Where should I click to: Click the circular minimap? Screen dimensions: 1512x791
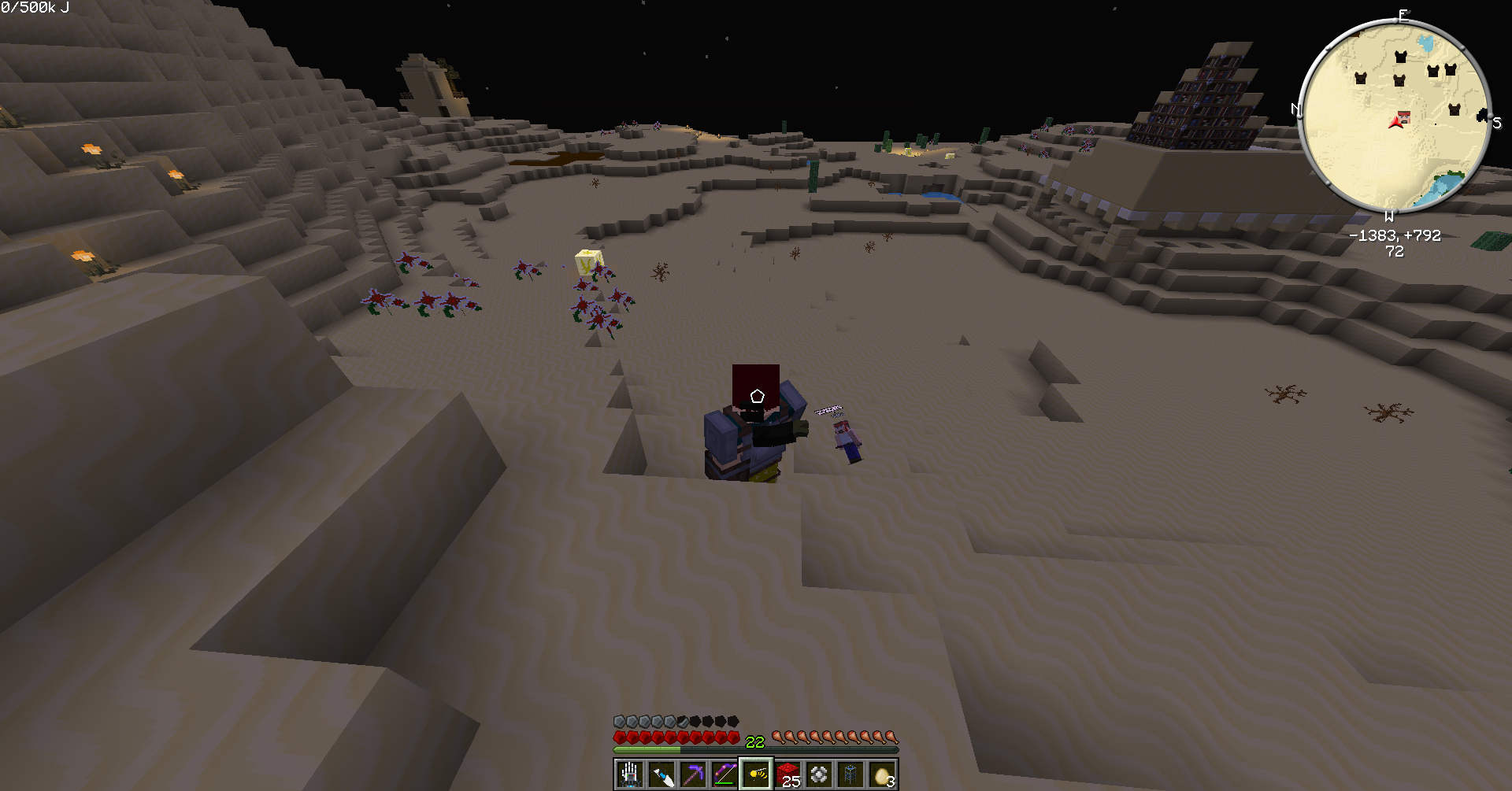click(x=1394, y=116)
